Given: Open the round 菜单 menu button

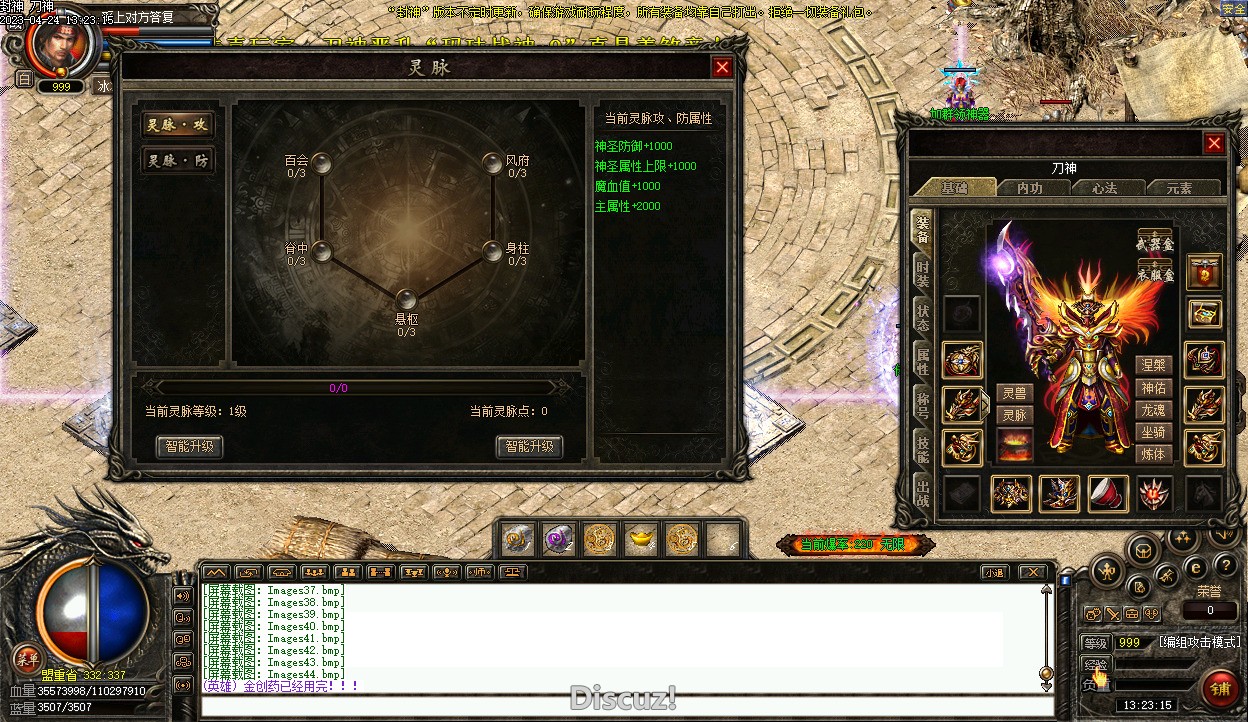Looking at the screenshot, I should (27, 659).
